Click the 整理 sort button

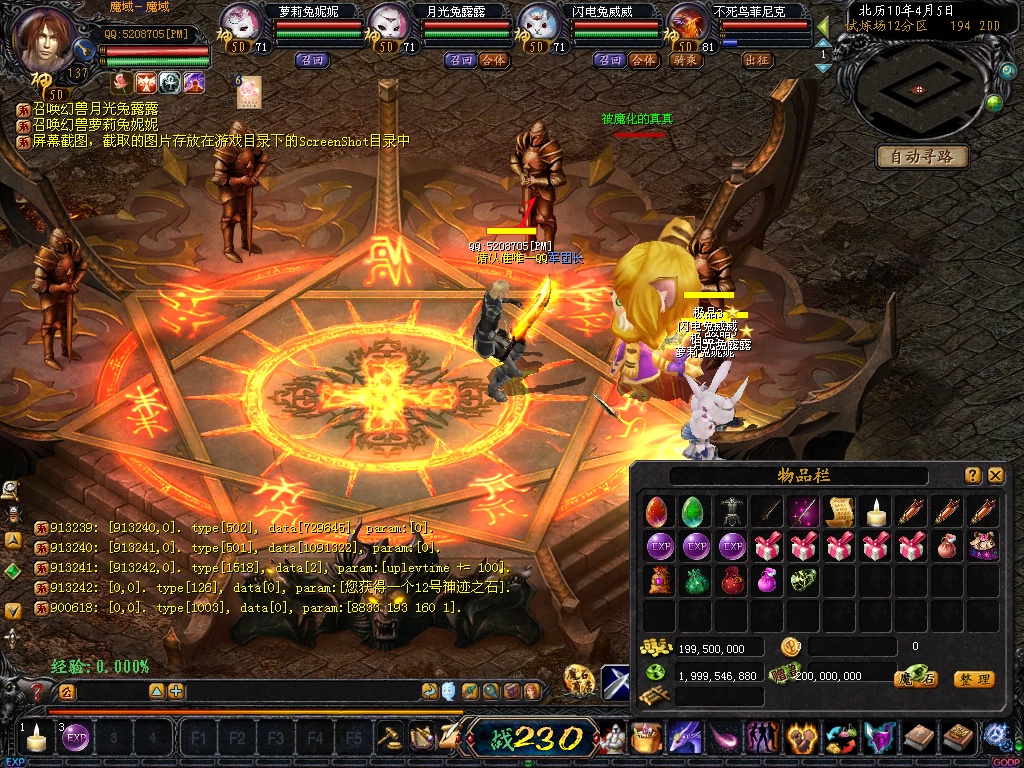tap(974, 679)
